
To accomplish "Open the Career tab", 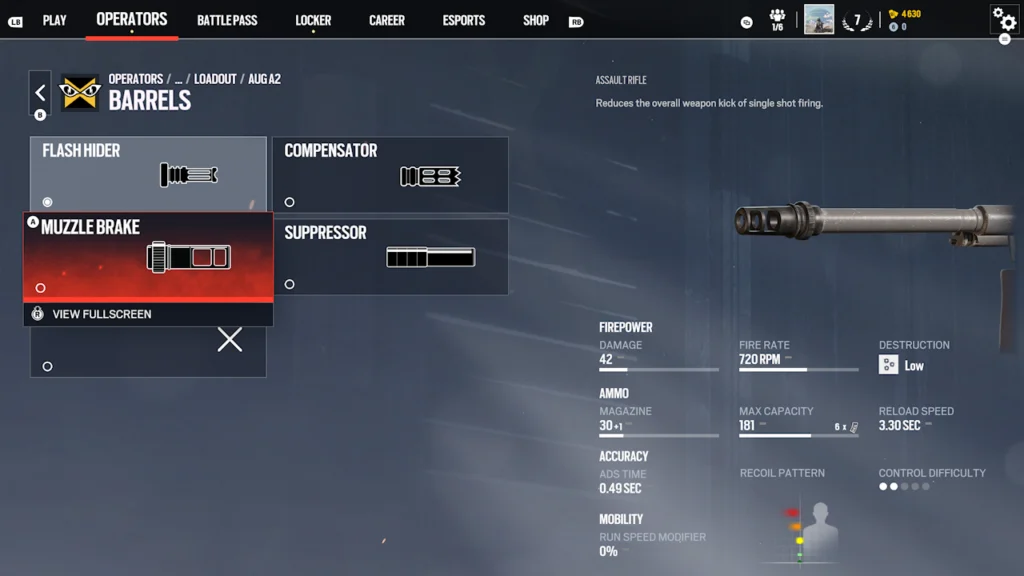I will [387, 20].
